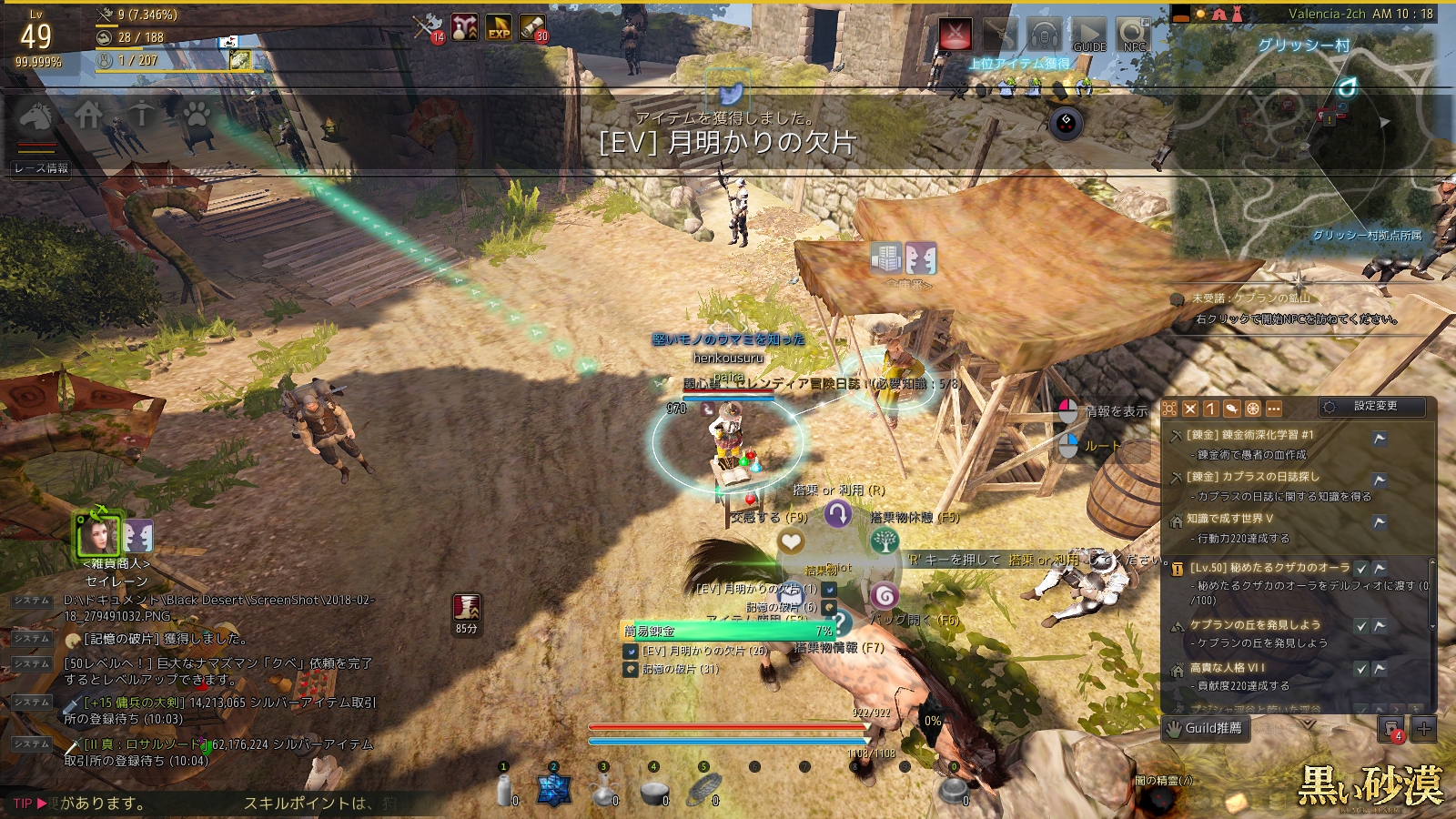Open the 設定変更 quest settings button
Viewport: 1456px width, 819px height.
click(1374, 407)
